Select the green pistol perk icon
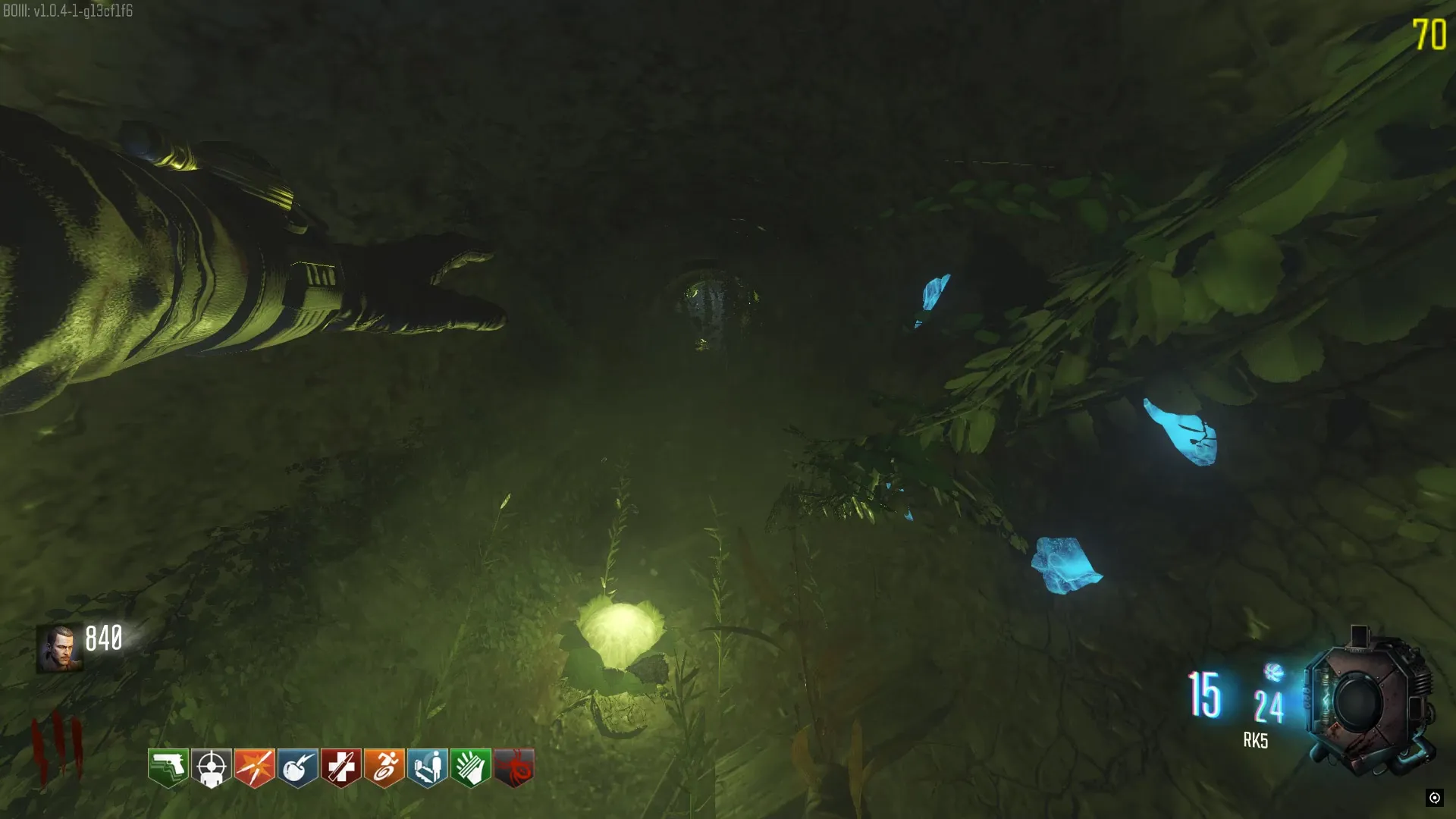Viewport: 1456px width, 819px height. click(168, 768)
